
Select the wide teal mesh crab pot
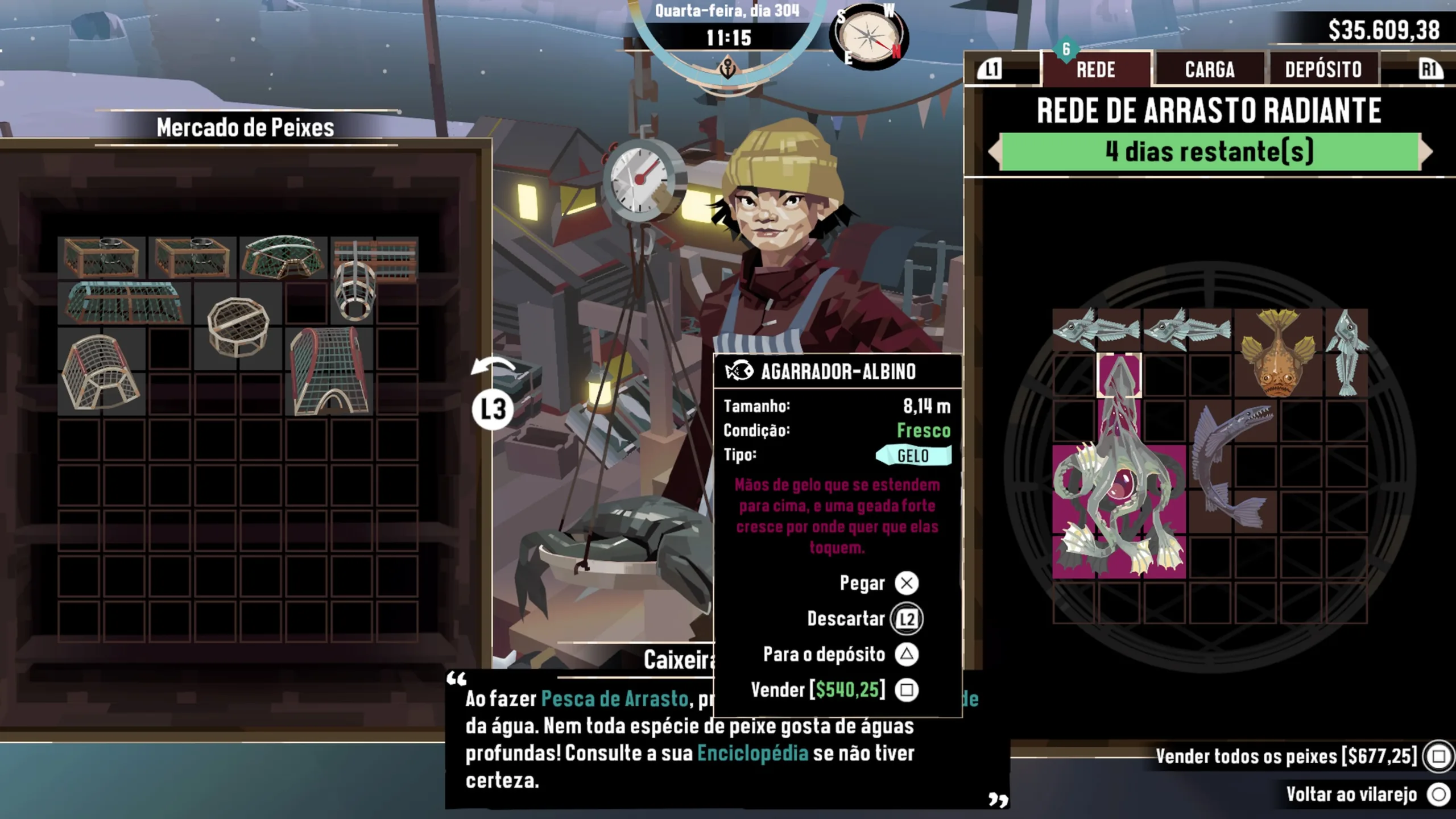(x=124, y=303)
